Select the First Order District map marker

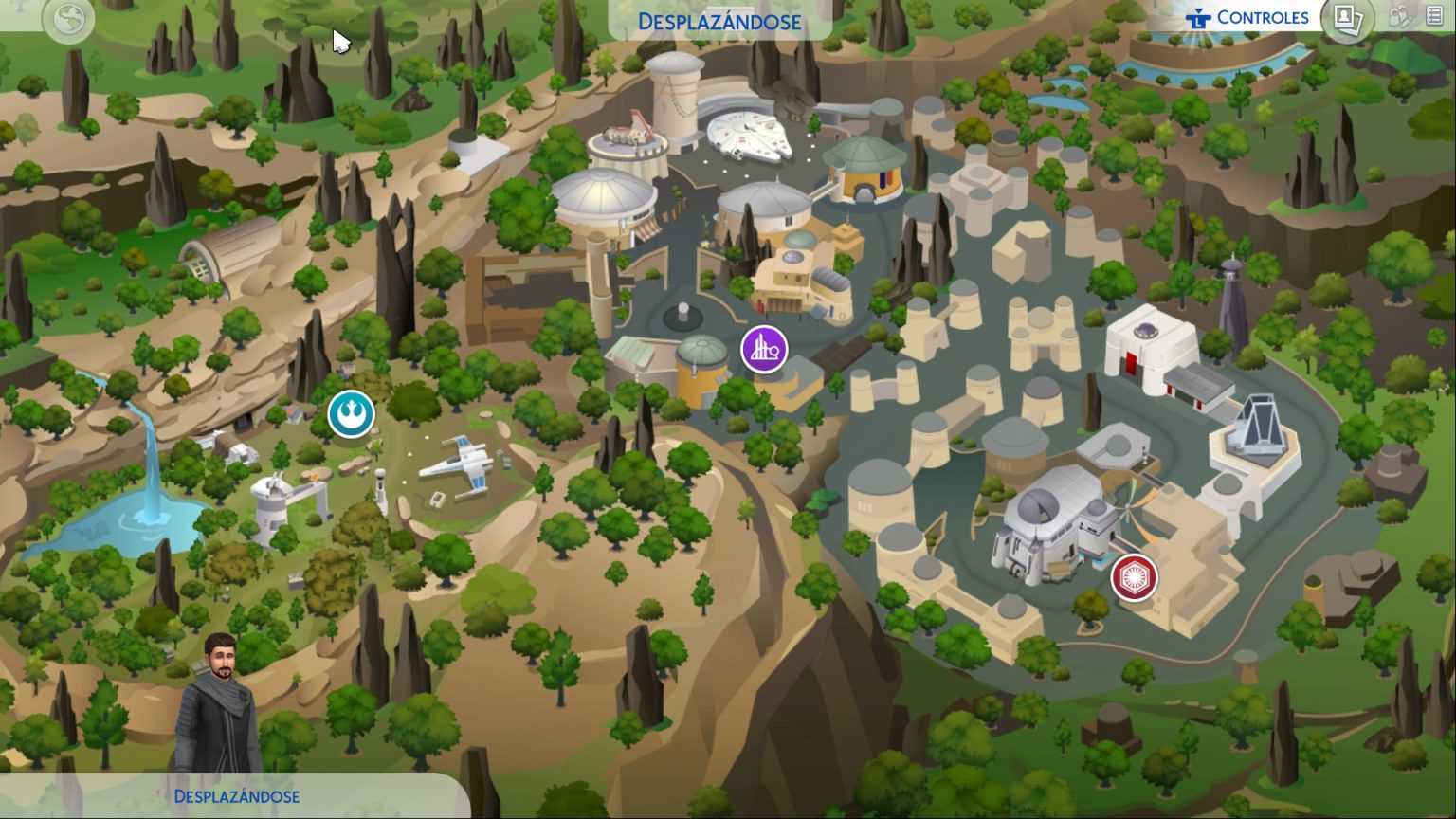[x=1134, y=577]
